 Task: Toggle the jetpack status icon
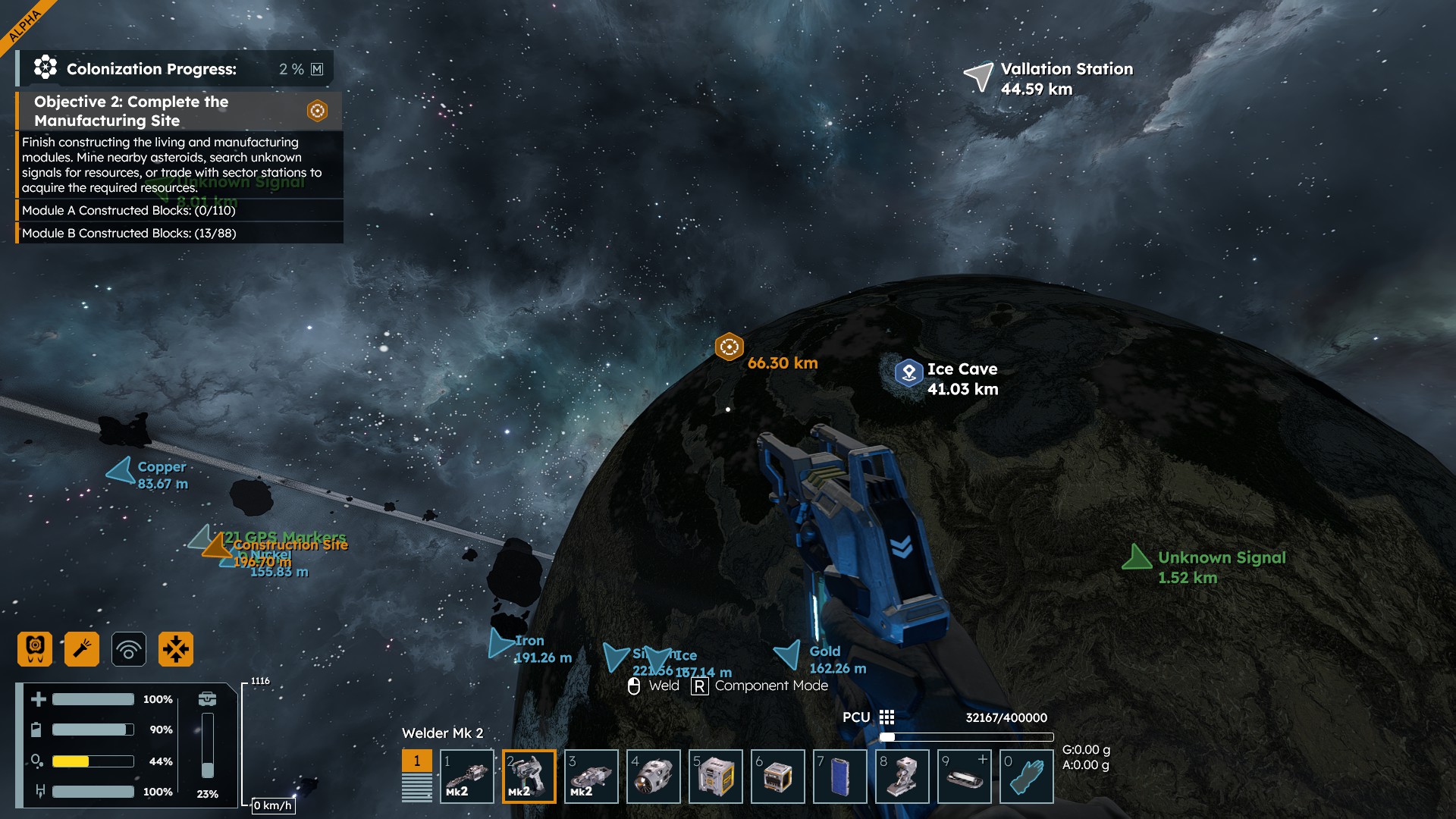click(35, 649)
